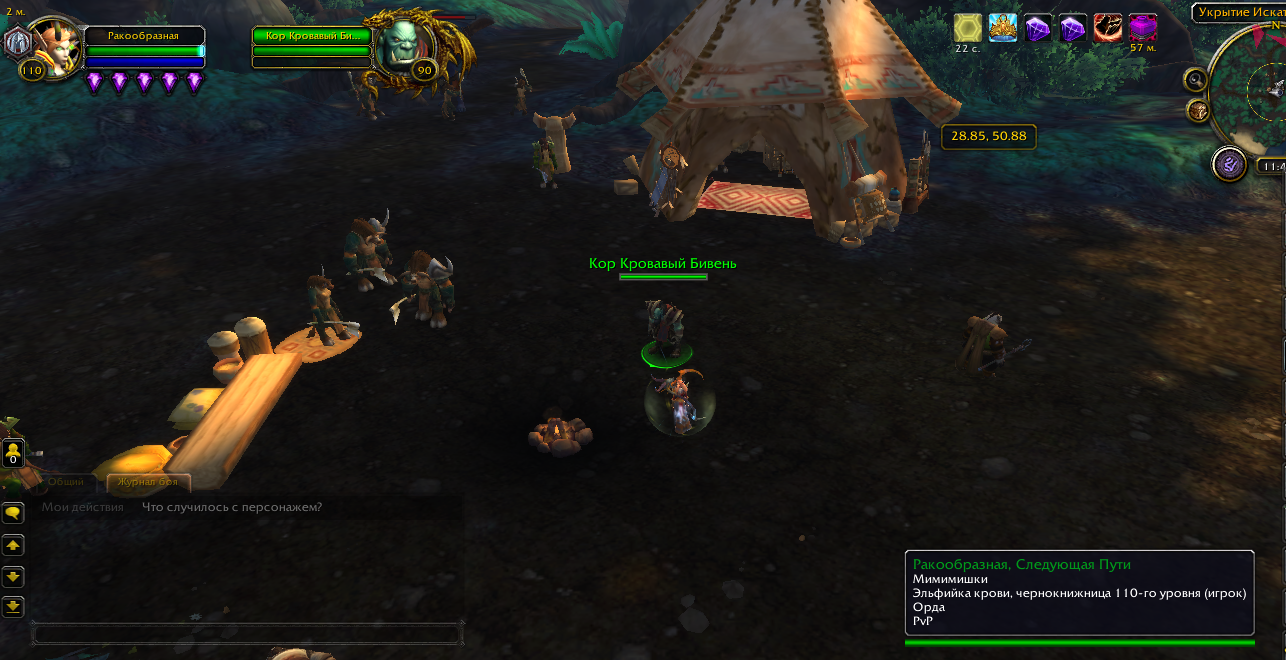Open the chat speech bubble menu

tap(13, 513)
